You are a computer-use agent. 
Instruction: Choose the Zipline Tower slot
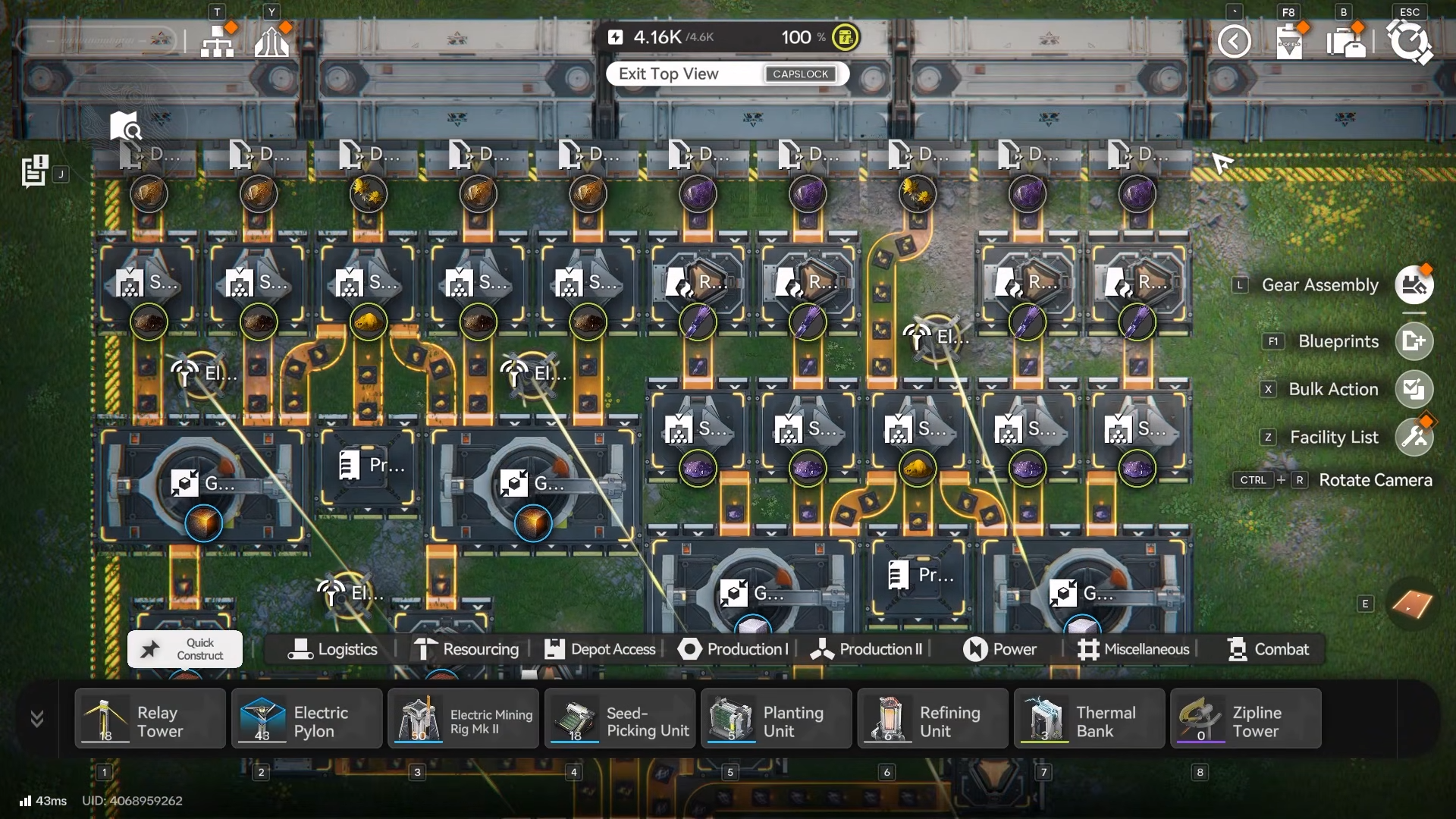tap(1246, 719)
